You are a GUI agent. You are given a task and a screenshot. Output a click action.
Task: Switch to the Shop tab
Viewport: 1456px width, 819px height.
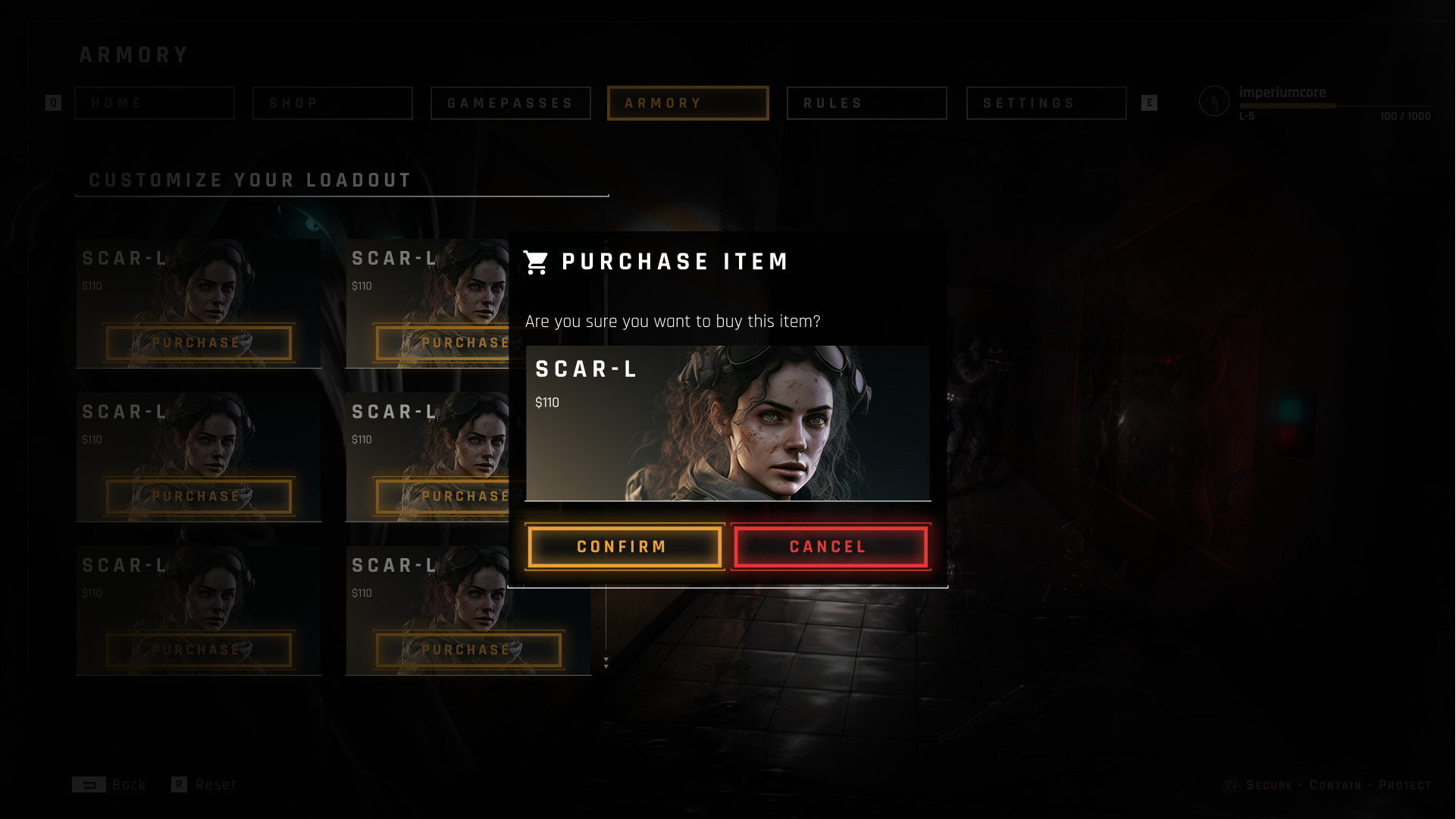click(333, 103)
